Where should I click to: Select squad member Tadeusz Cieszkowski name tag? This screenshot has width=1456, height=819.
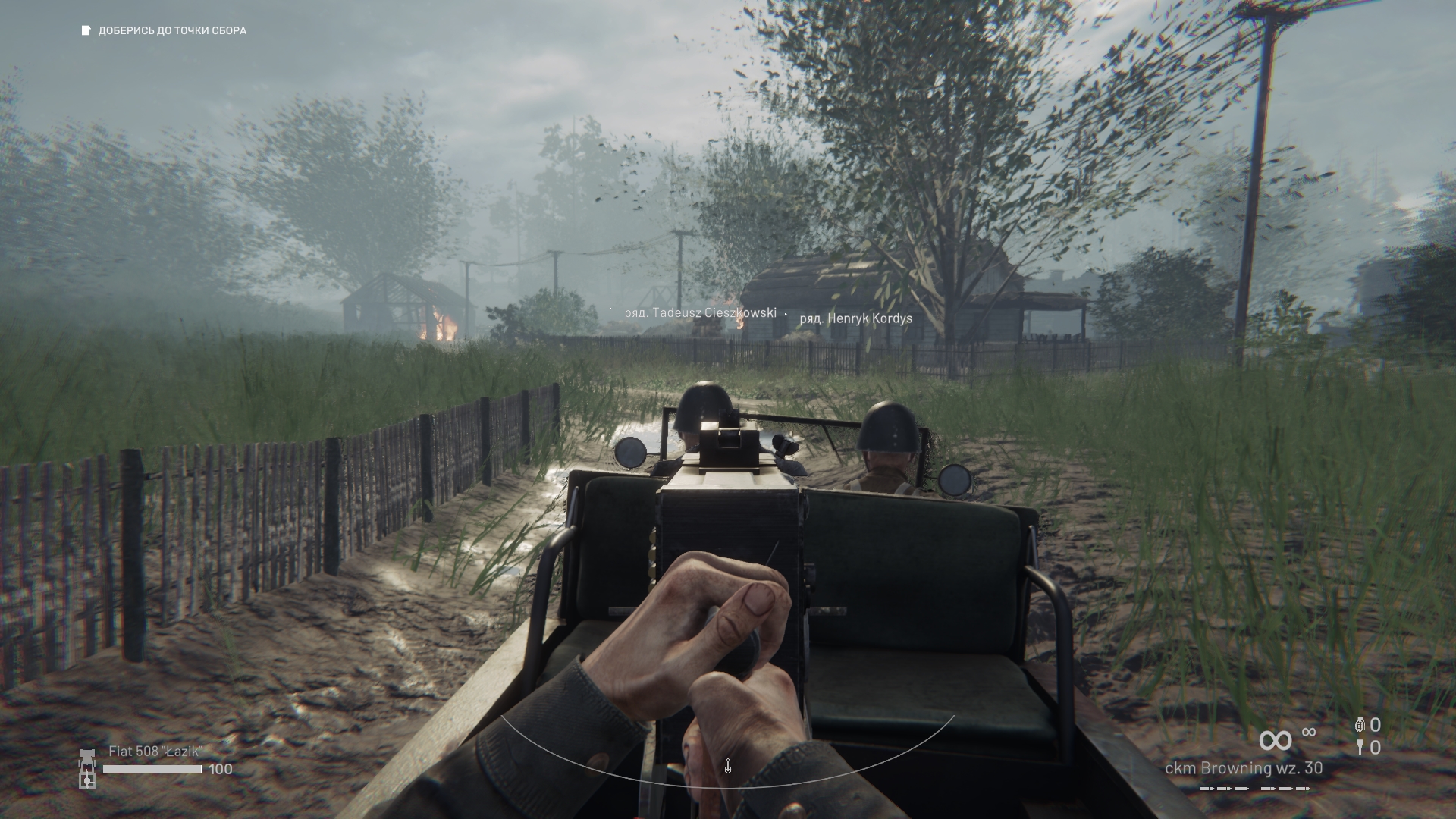pyautogui.click(x=700, y=312)
